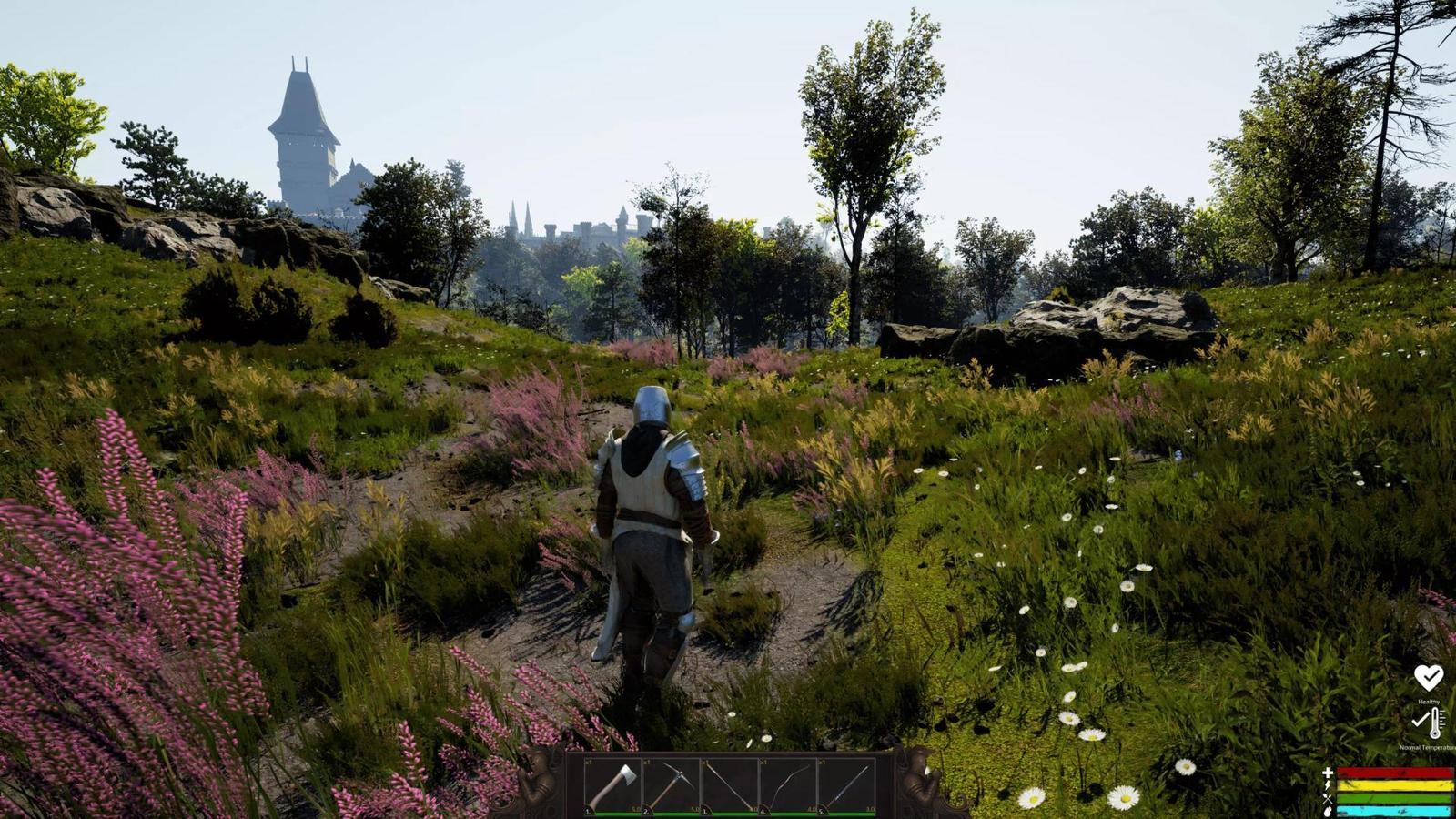
Task: Click the lightning stamina icon next to the yellow bar
Action: pyautogui.click(x=1327, y=785)
